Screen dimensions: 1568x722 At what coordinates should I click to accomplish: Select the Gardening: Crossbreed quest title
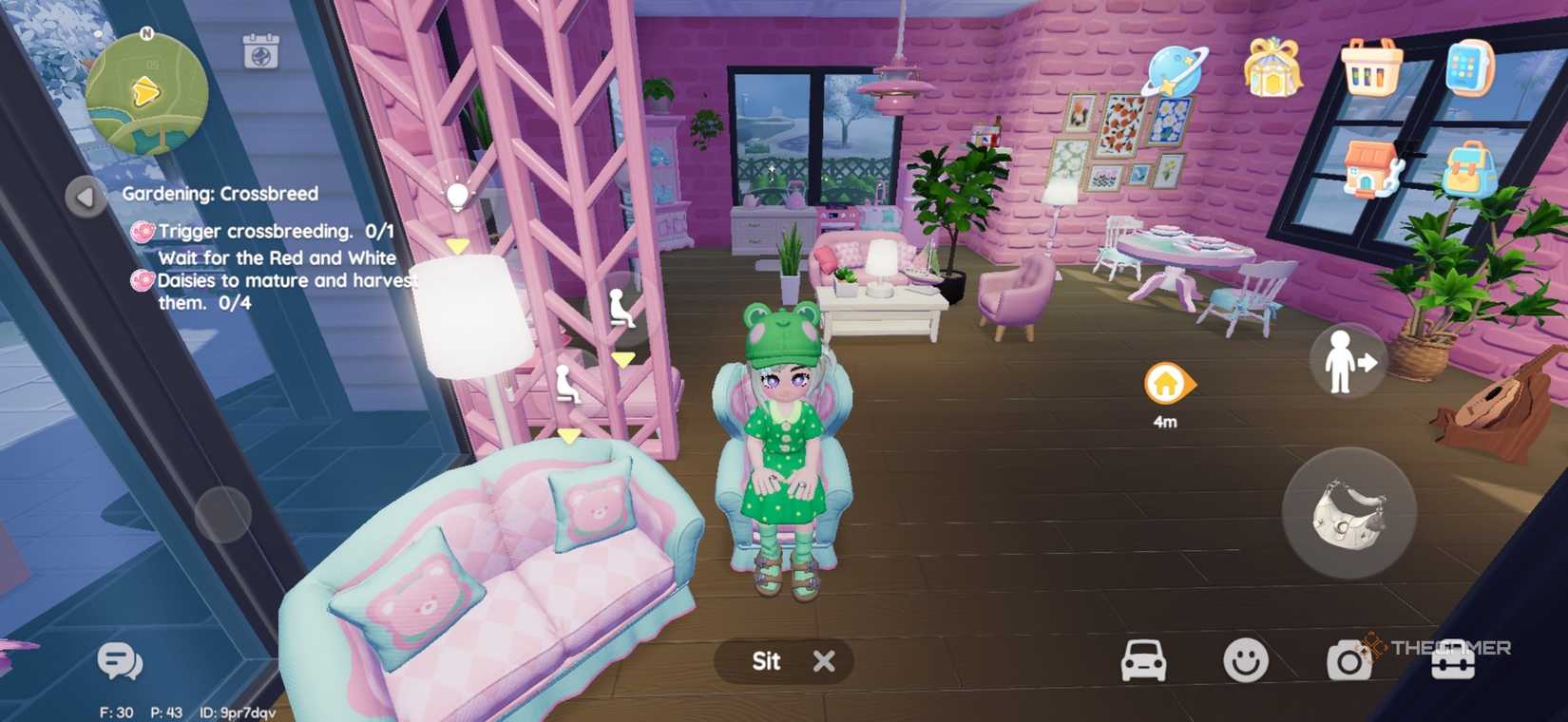pos(220,193)
